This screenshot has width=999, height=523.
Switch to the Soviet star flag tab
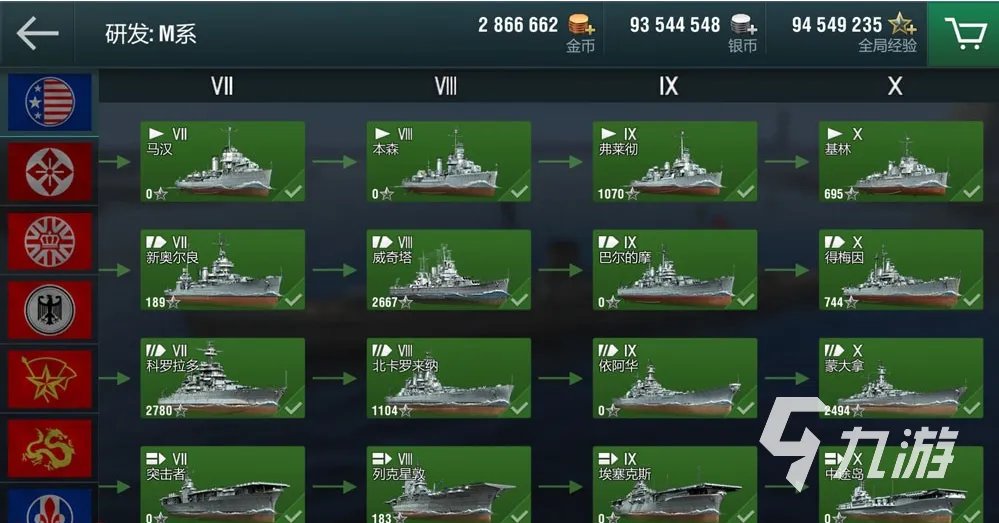[x=49, y=380]
